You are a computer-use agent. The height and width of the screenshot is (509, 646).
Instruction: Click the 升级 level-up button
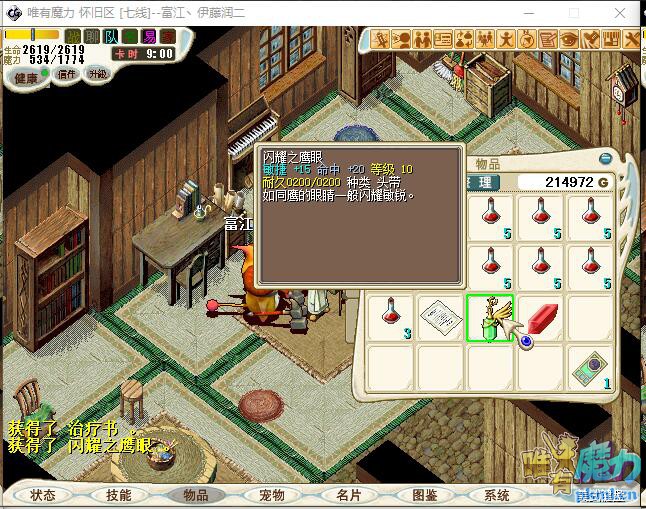pyautogui.click(x=97, y=74)
